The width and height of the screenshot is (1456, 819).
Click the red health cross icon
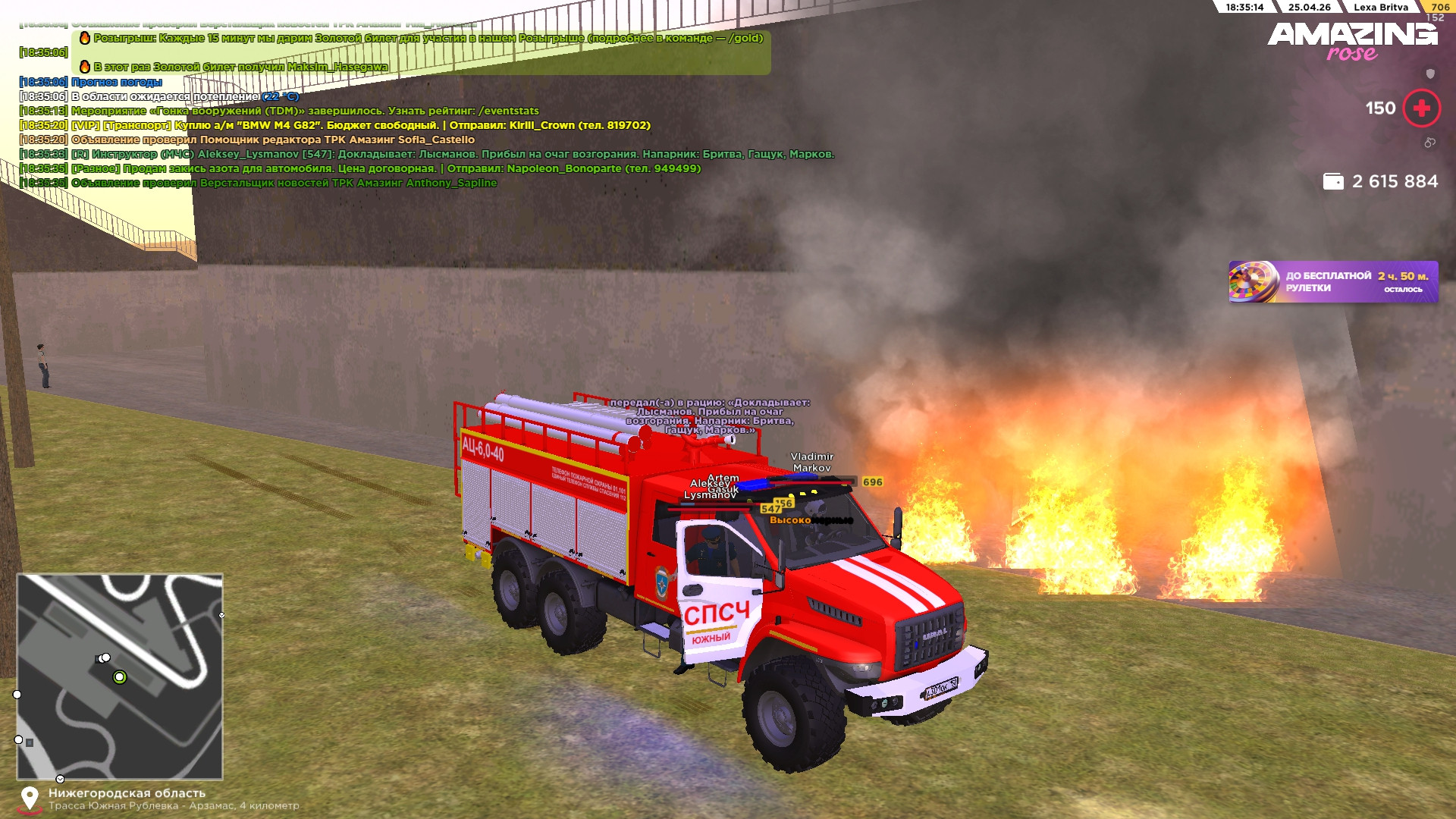(x=1421, y=108)
